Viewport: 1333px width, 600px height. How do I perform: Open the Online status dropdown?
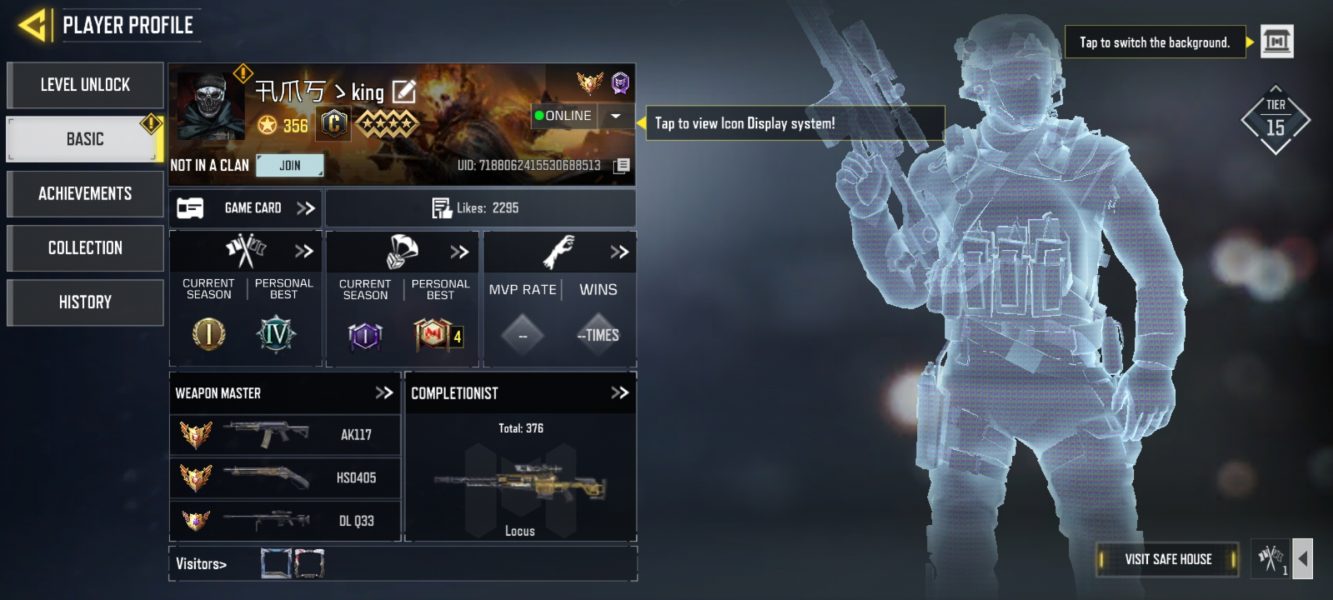[x=615, y=116]
